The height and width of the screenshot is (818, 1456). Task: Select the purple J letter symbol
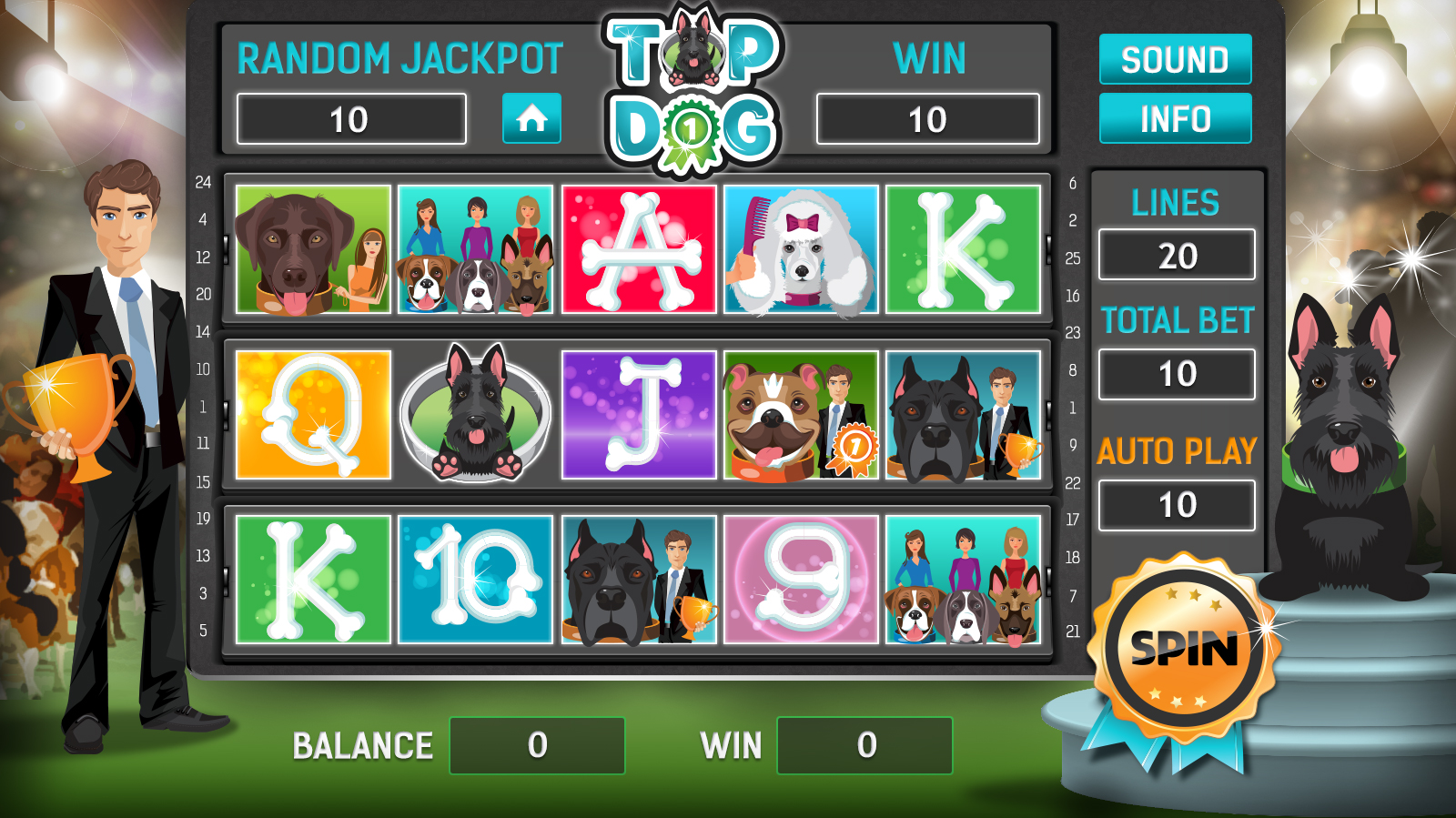click(x=641, y=412)
